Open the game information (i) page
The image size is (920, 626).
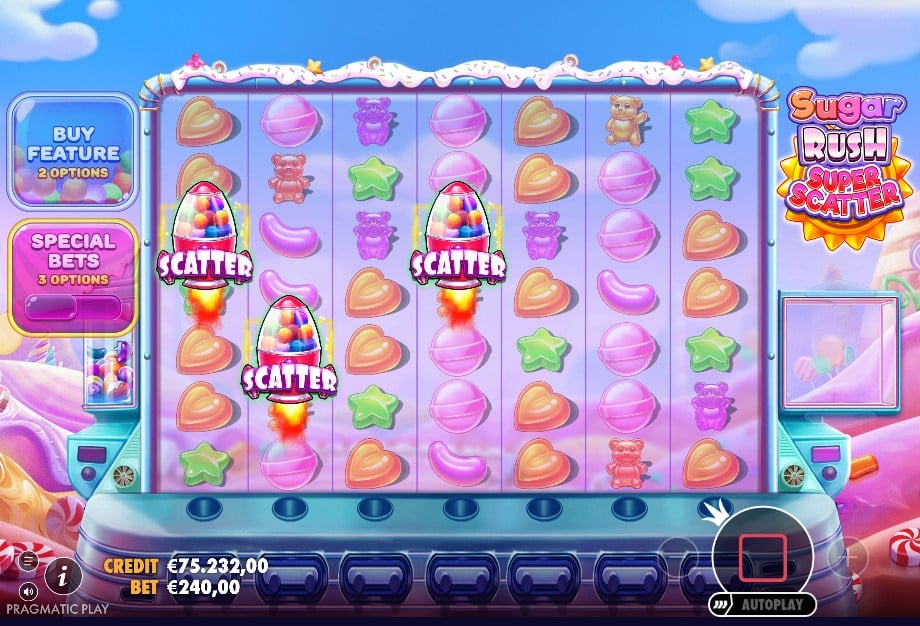(64, 574)
